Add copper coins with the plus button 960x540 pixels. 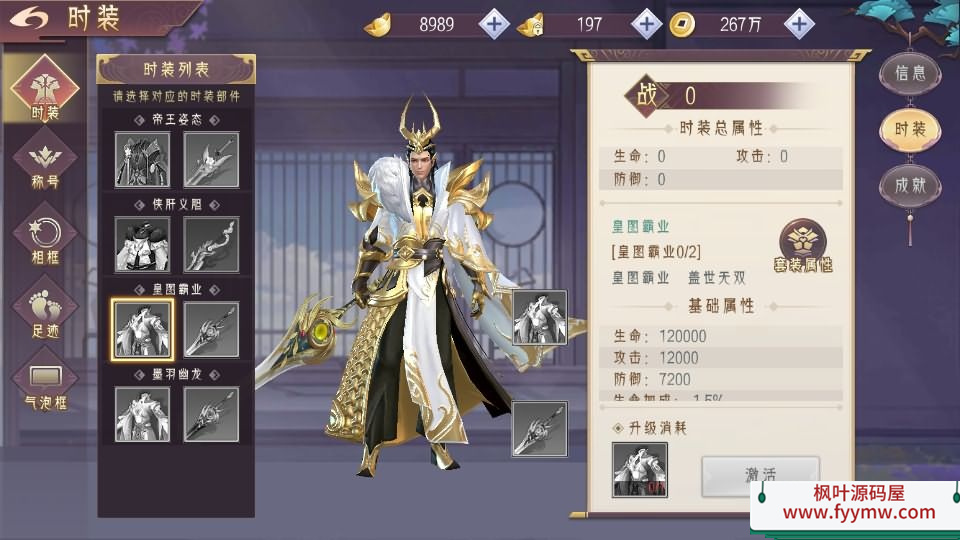click(x=798, y=24)
